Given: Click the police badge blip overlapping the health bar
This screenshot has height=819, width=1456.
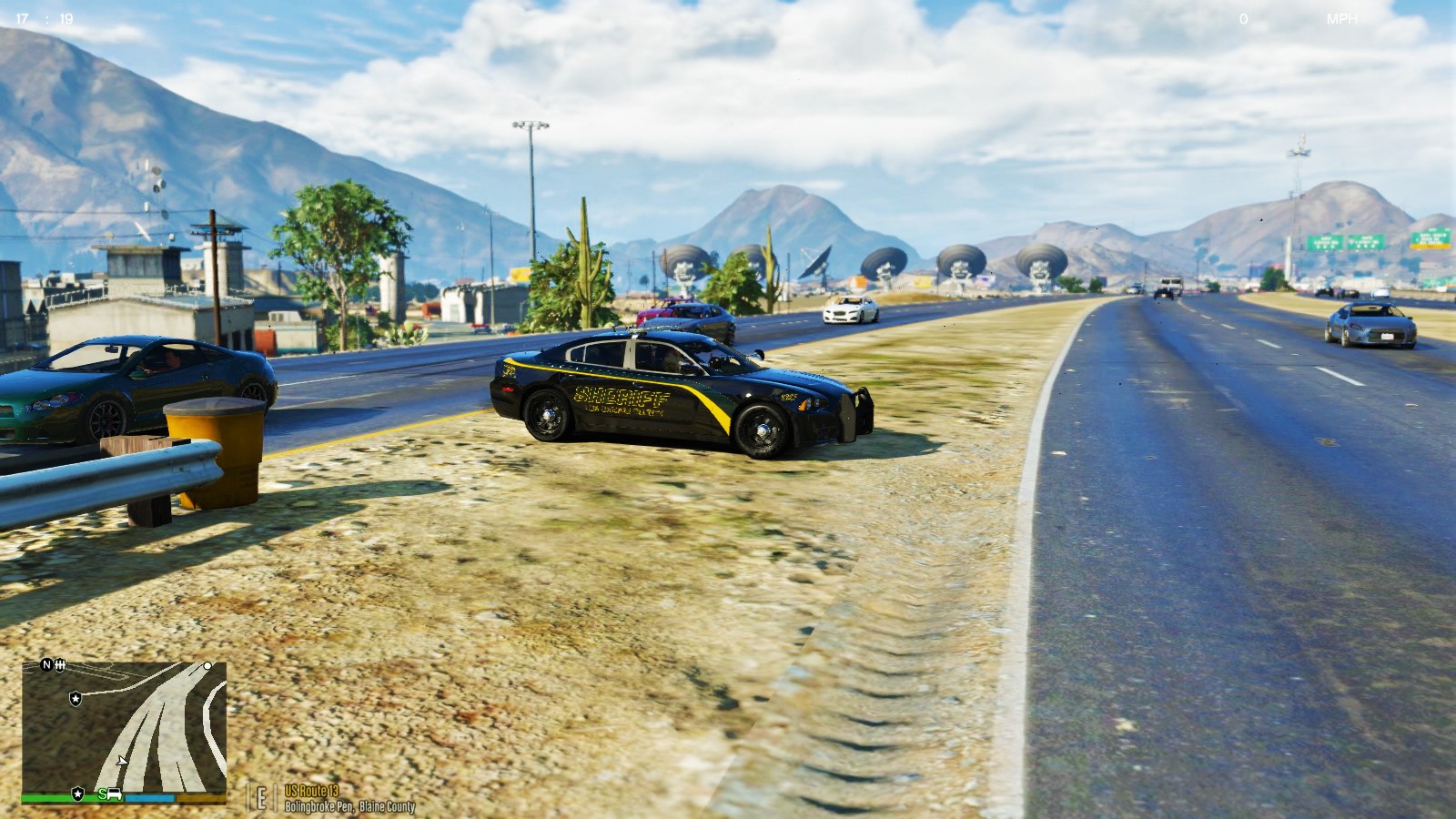Looking at the screenshot, I should tap(78, 794).
